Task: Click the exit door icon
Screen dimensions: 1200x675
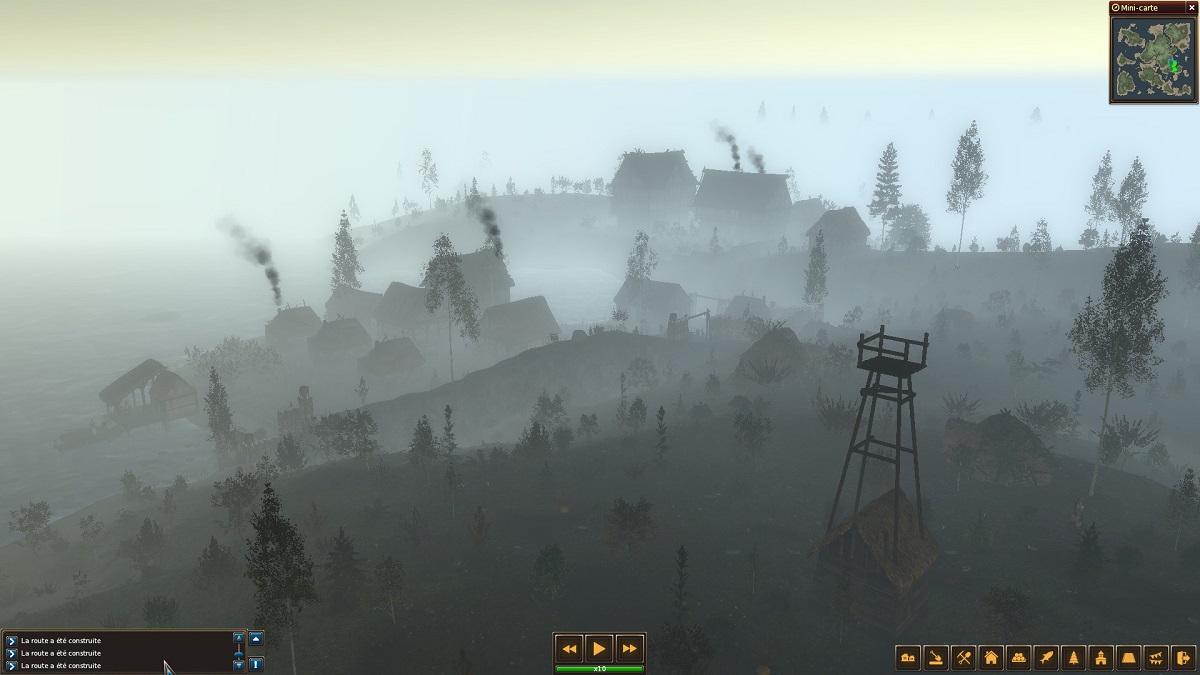Action: coord(1183,657)
